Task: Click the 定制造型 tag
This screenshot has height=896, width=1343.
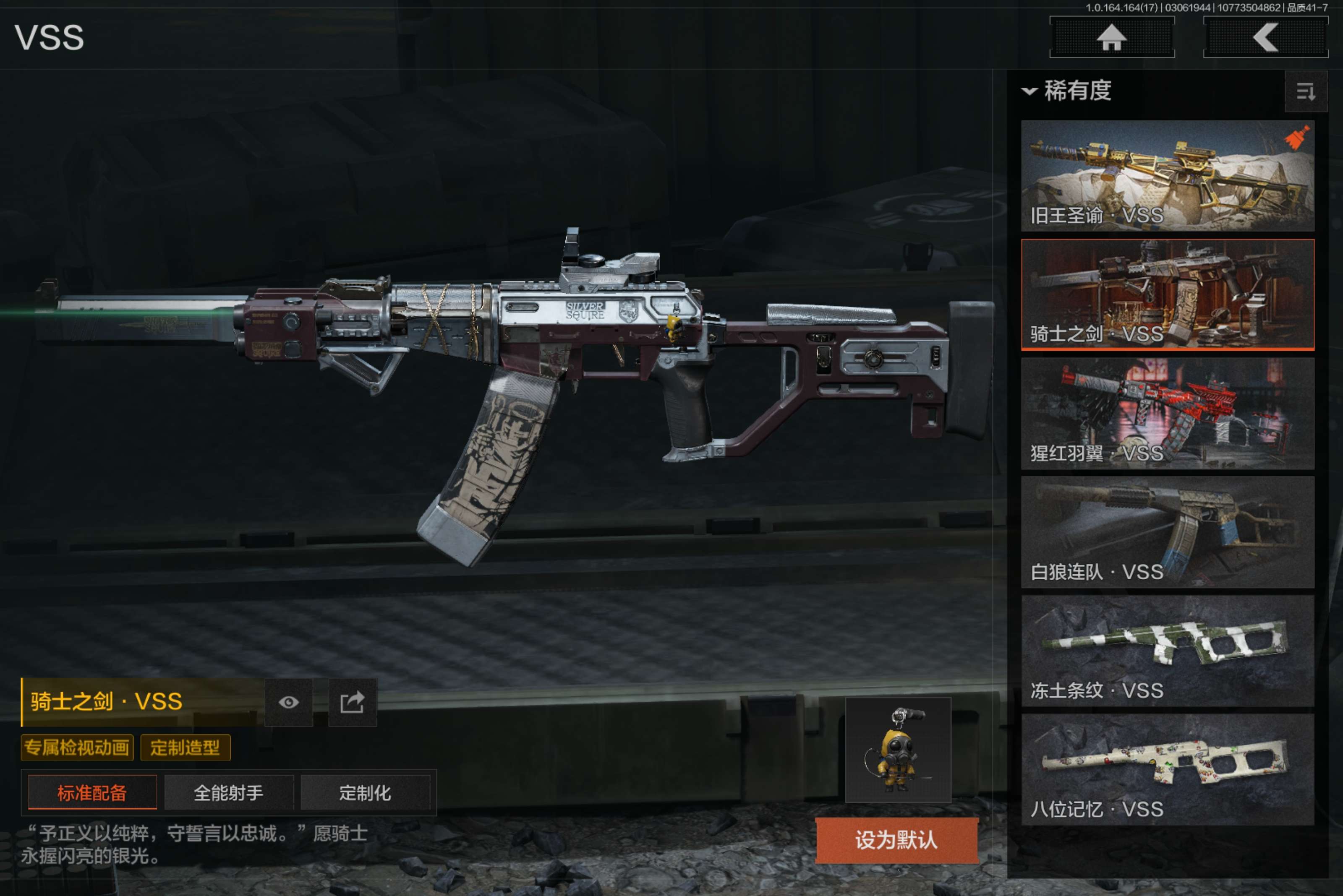Action: tap(185, 748)
